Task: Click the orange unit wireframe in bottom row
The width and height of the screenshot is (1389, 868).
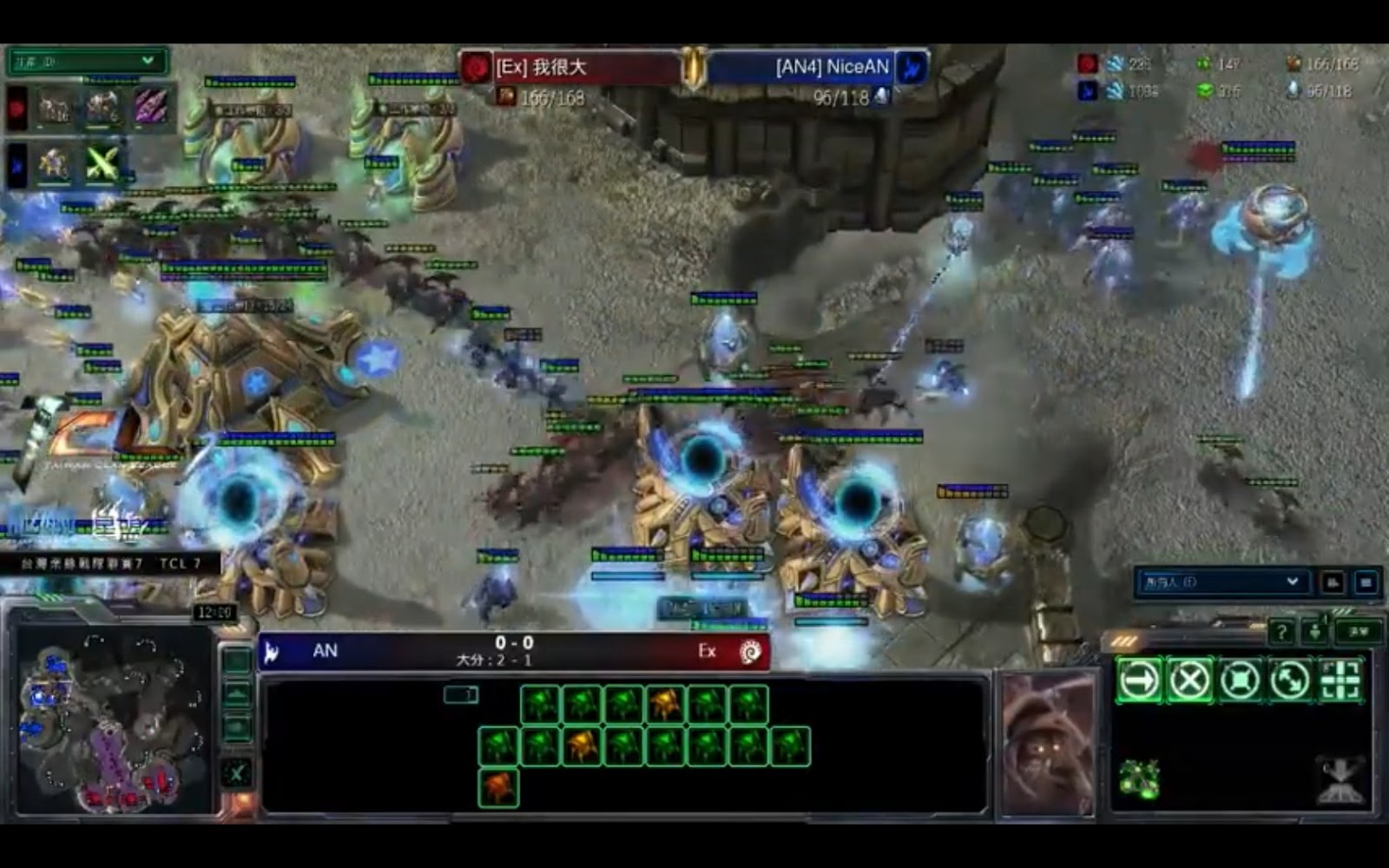Action: tap(498, 788)
